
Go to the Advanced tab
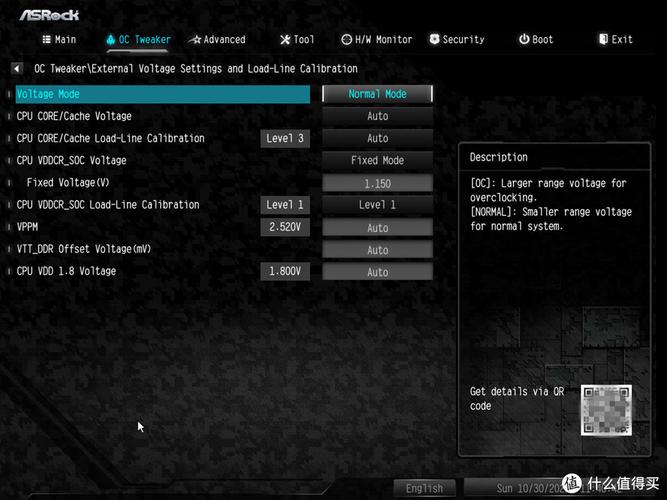click(x=217, y=40)
